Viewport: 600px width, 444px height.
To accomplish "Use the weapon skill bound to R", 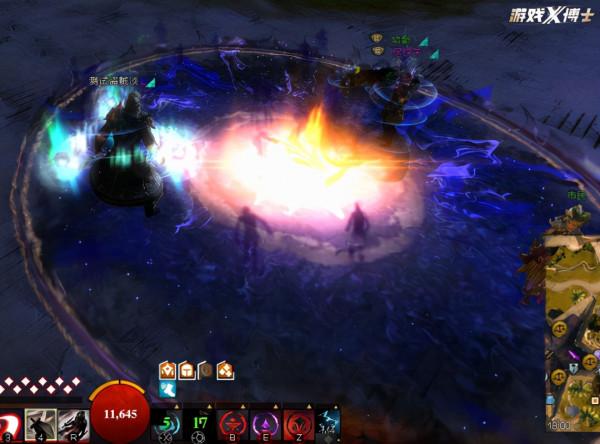I will click(71, 424).
